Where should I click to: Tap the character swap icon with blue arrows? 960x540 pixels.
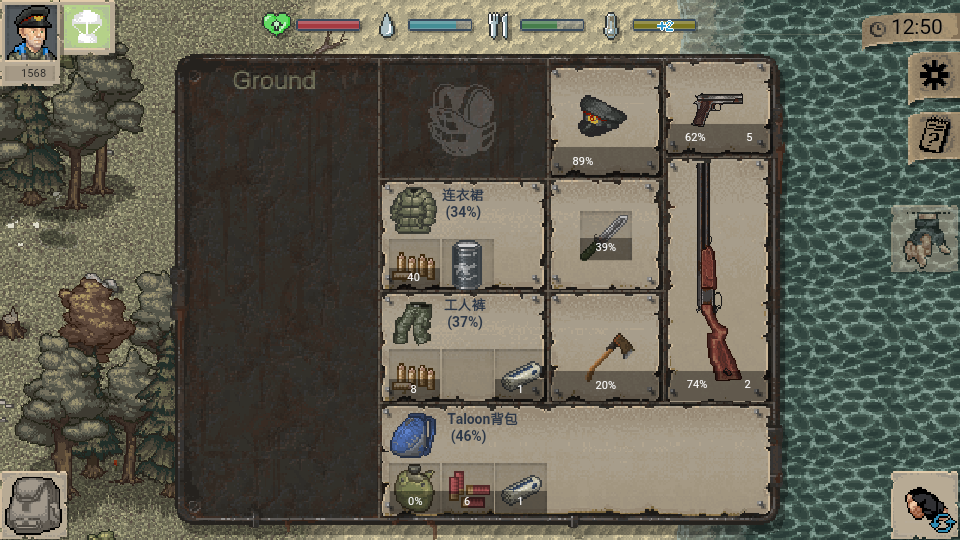click(925, 506)
